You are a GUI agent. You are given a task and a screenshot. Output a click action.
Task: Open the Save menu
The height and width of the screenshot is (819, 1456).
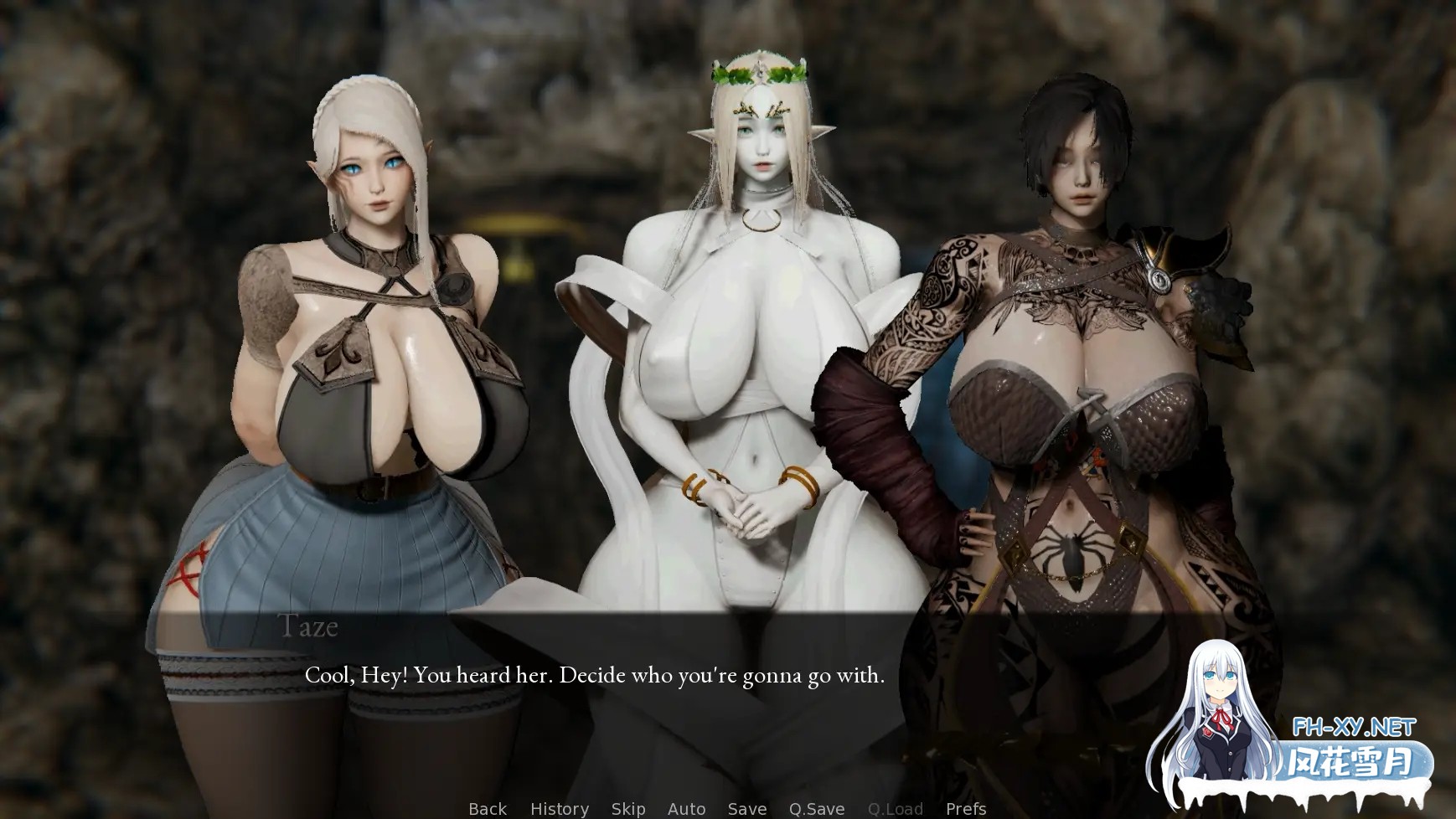click(746, 808)
